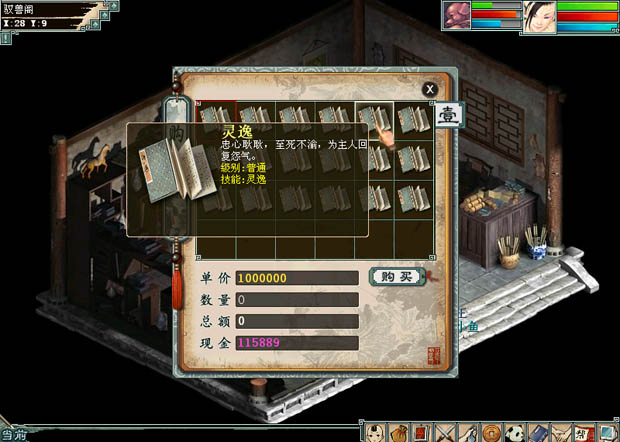Click the 购买 (buy) button

(x=396, y=277)
